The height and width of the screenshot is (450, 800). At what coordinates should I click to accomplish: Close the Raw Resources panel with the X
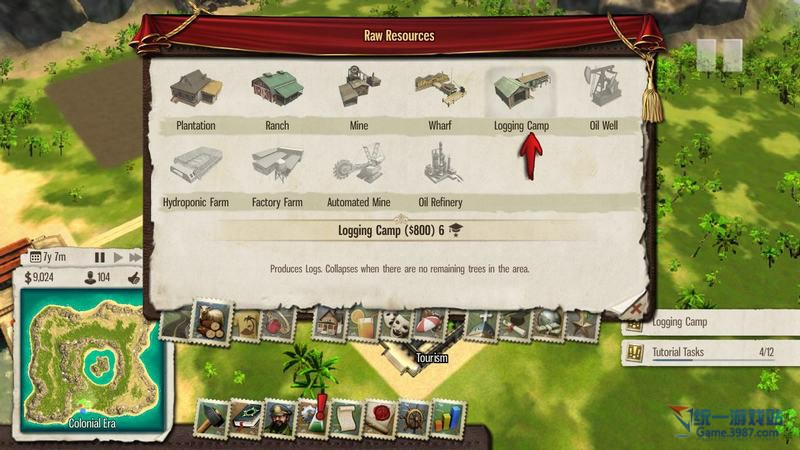(x=635, y=307)
